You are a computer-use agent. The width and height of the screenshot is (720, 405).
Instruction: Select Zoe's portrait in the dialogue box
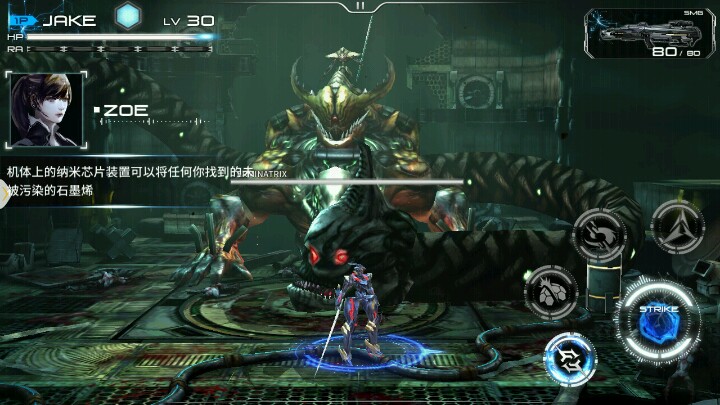tap(45, 110)
